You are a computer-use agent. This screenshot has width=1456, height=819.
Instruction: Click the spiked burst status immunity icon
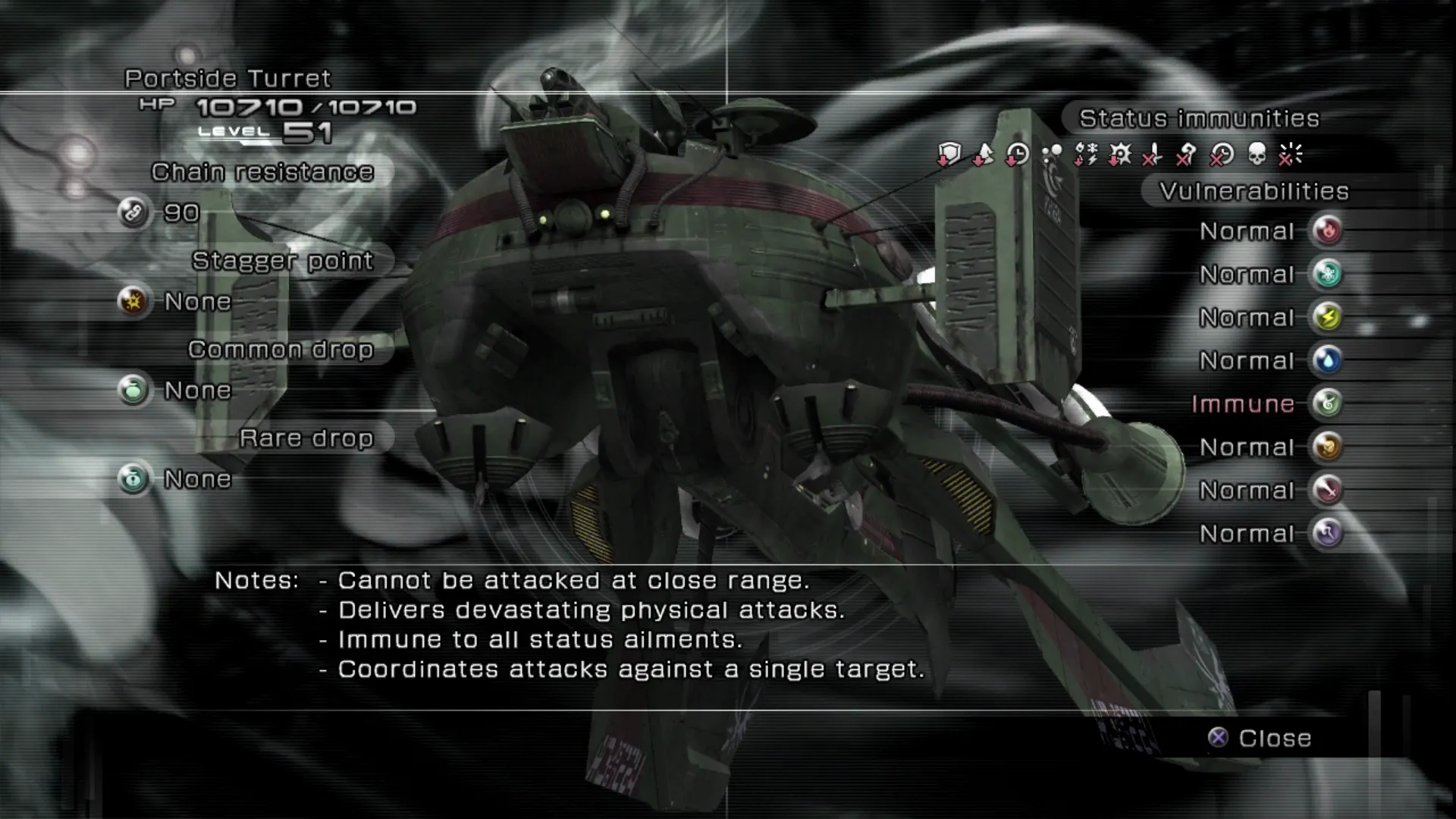(1119, 155)
